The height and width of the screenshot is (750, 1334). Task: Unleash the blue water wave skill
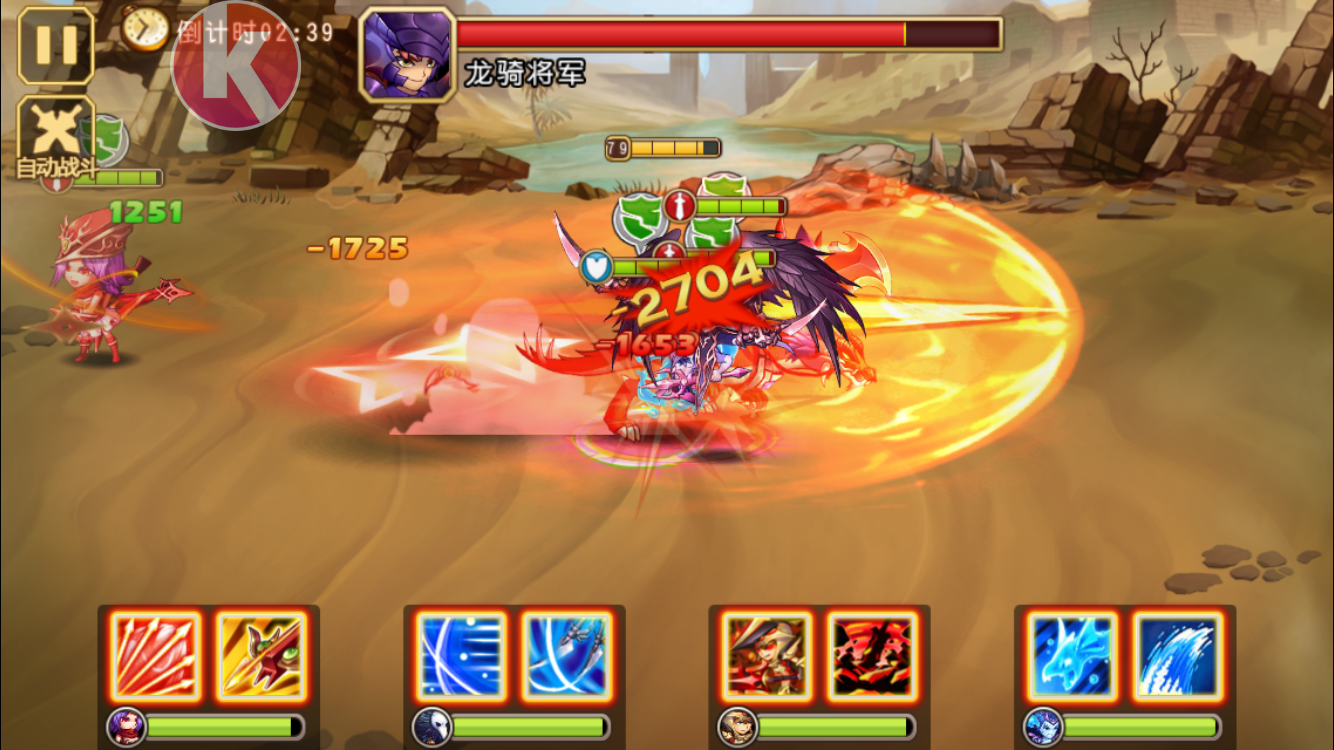[1177, 655]
